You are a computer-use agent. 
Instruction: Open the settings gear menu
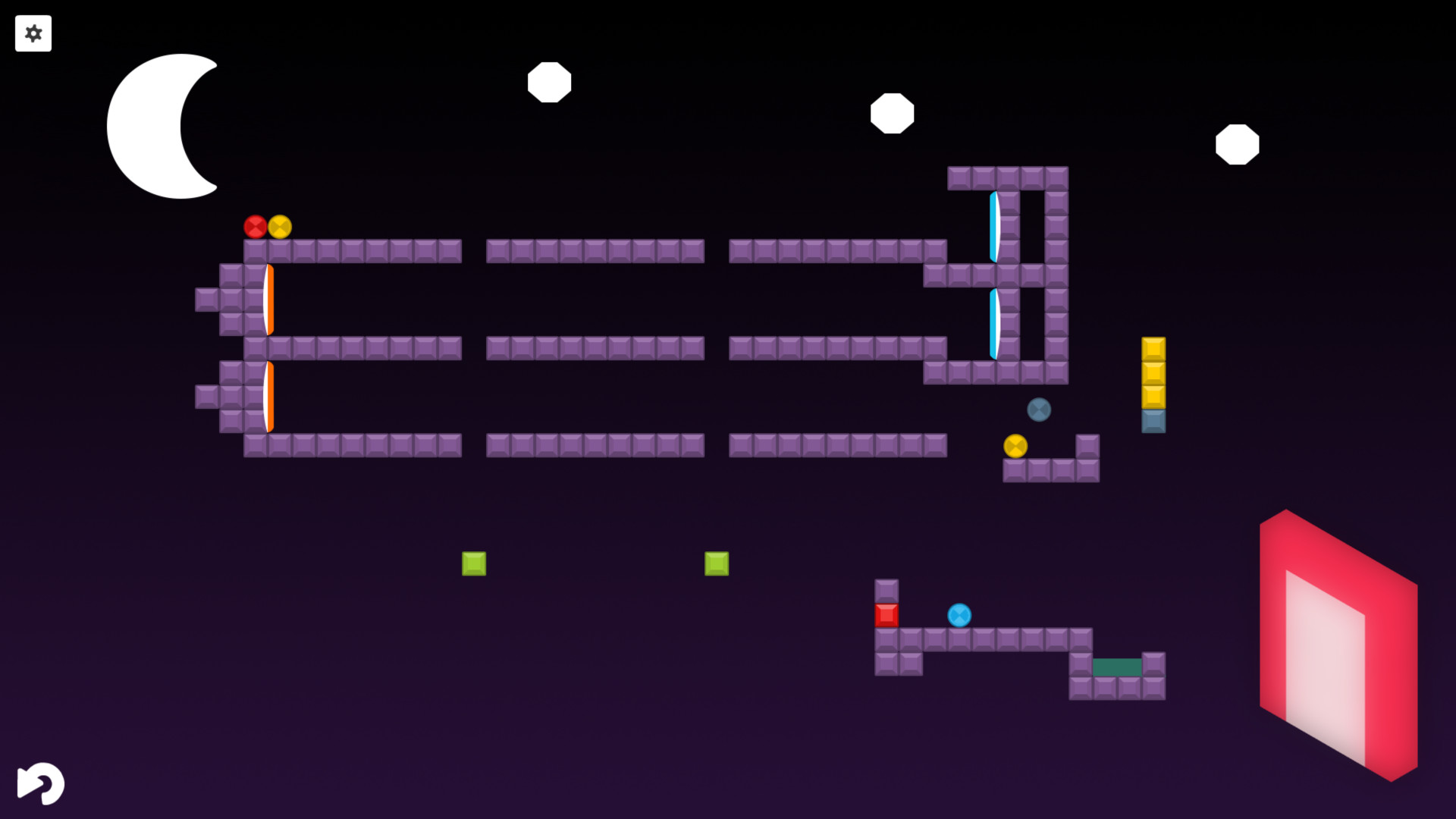(33, 33)
